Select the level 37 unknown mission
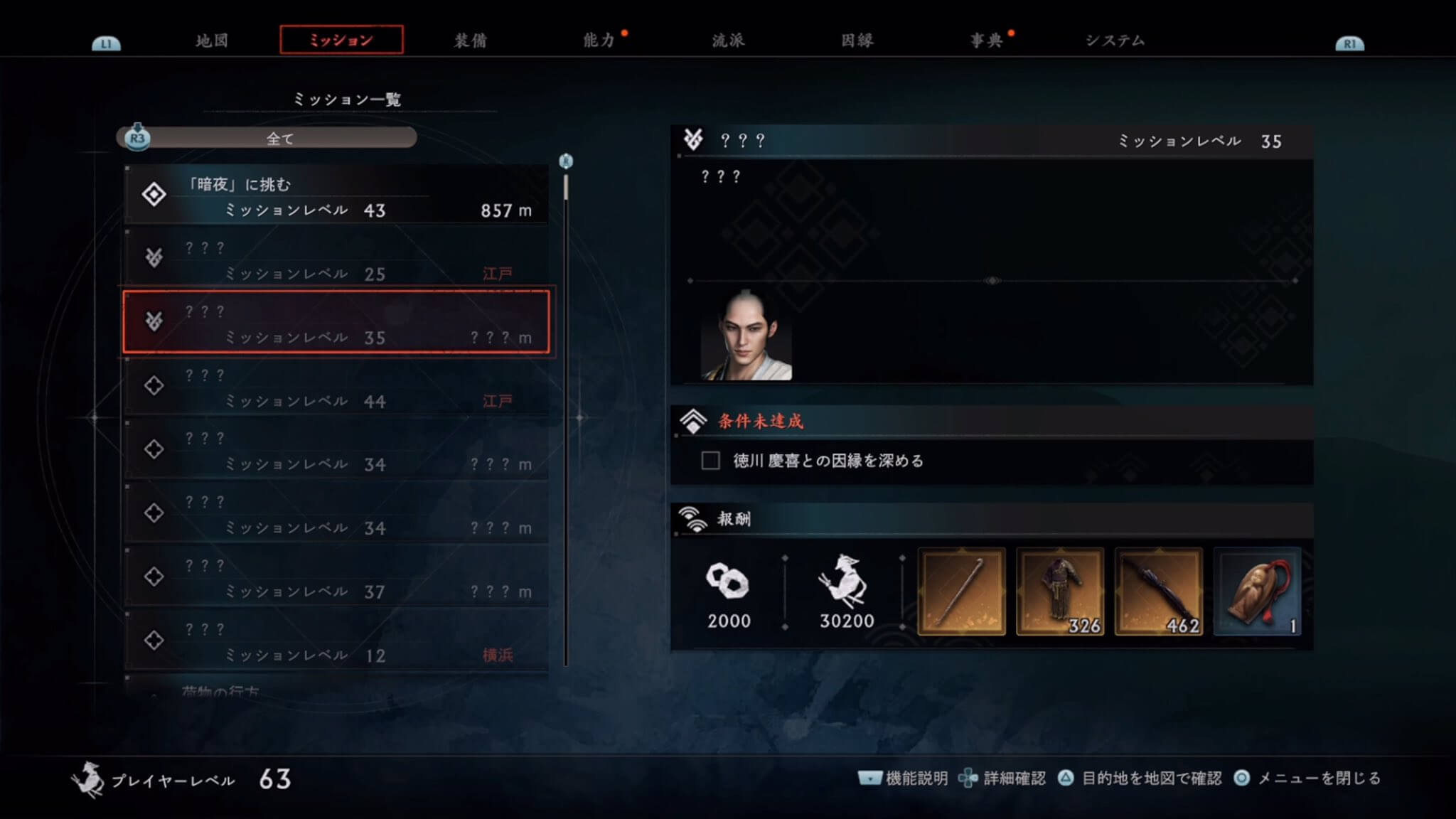The height and width of the screenshot is (819, 1456). (336, 578)
